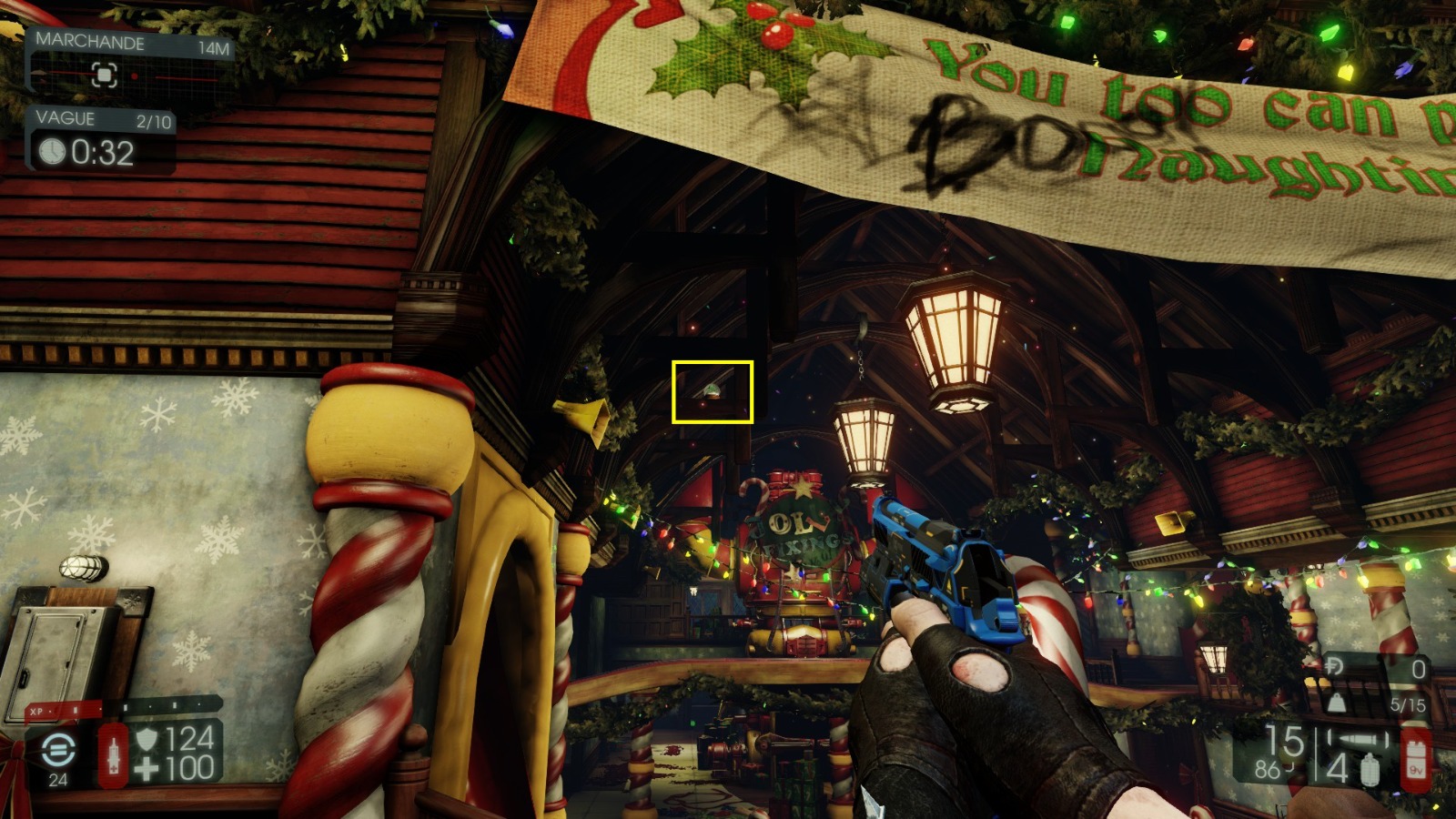Click the blue circle perk deck icon
This screenshot has width=1456, height=819.
[x=58, y=749]
